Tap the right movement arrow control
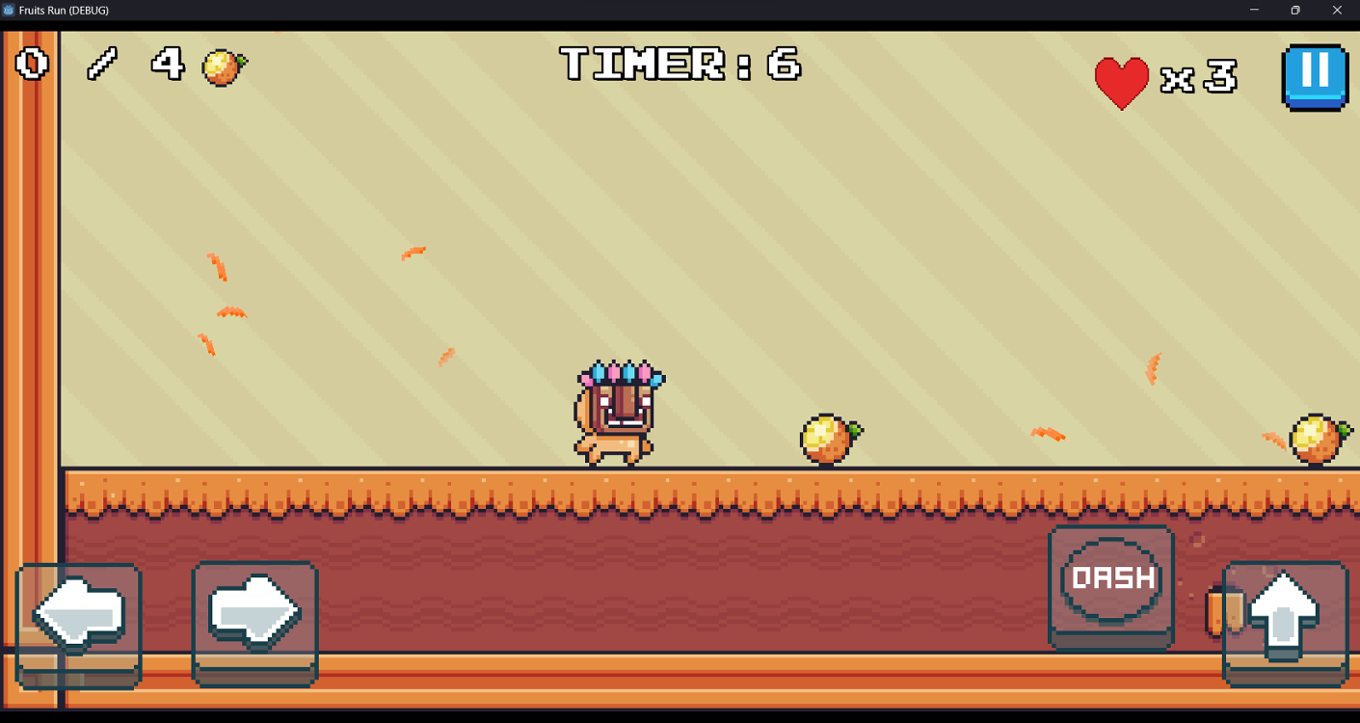1360x723 pixels. 255,613
